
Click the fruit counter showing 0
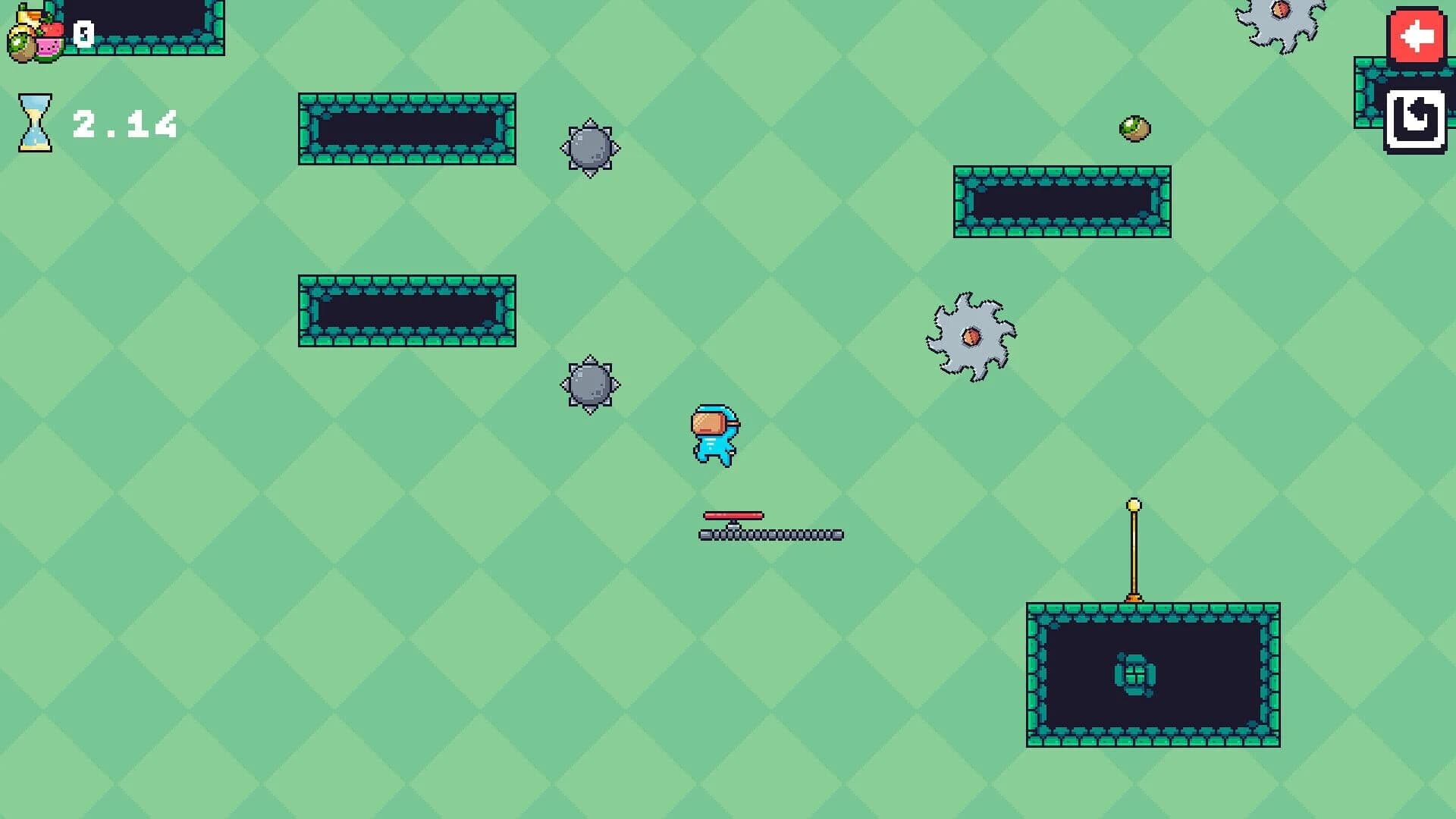coord(82,32)
